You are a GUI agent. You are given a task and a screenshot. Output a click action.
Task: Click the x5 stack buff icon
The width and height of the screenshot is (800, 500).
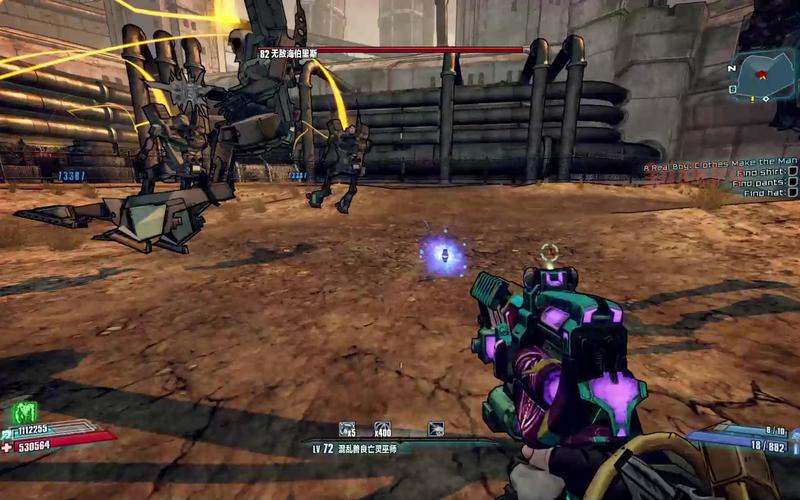point(348,429)
